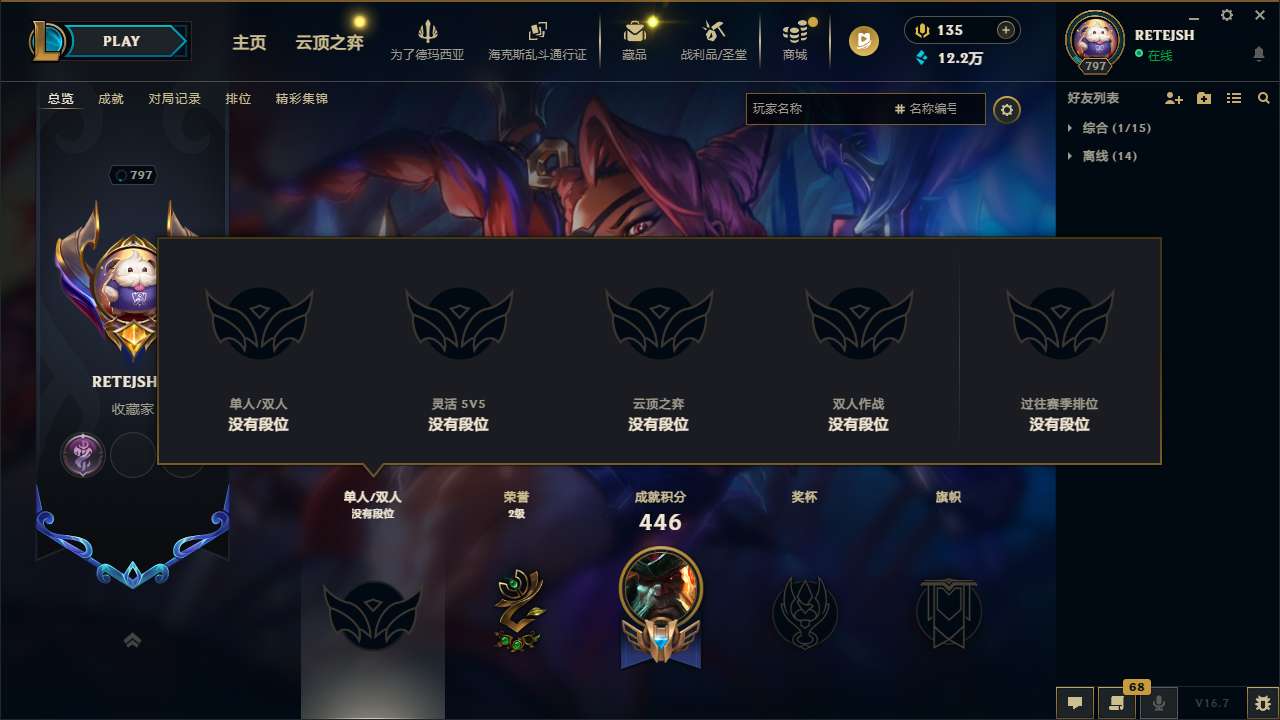Click the PLAY button

[x=122, y=41]
